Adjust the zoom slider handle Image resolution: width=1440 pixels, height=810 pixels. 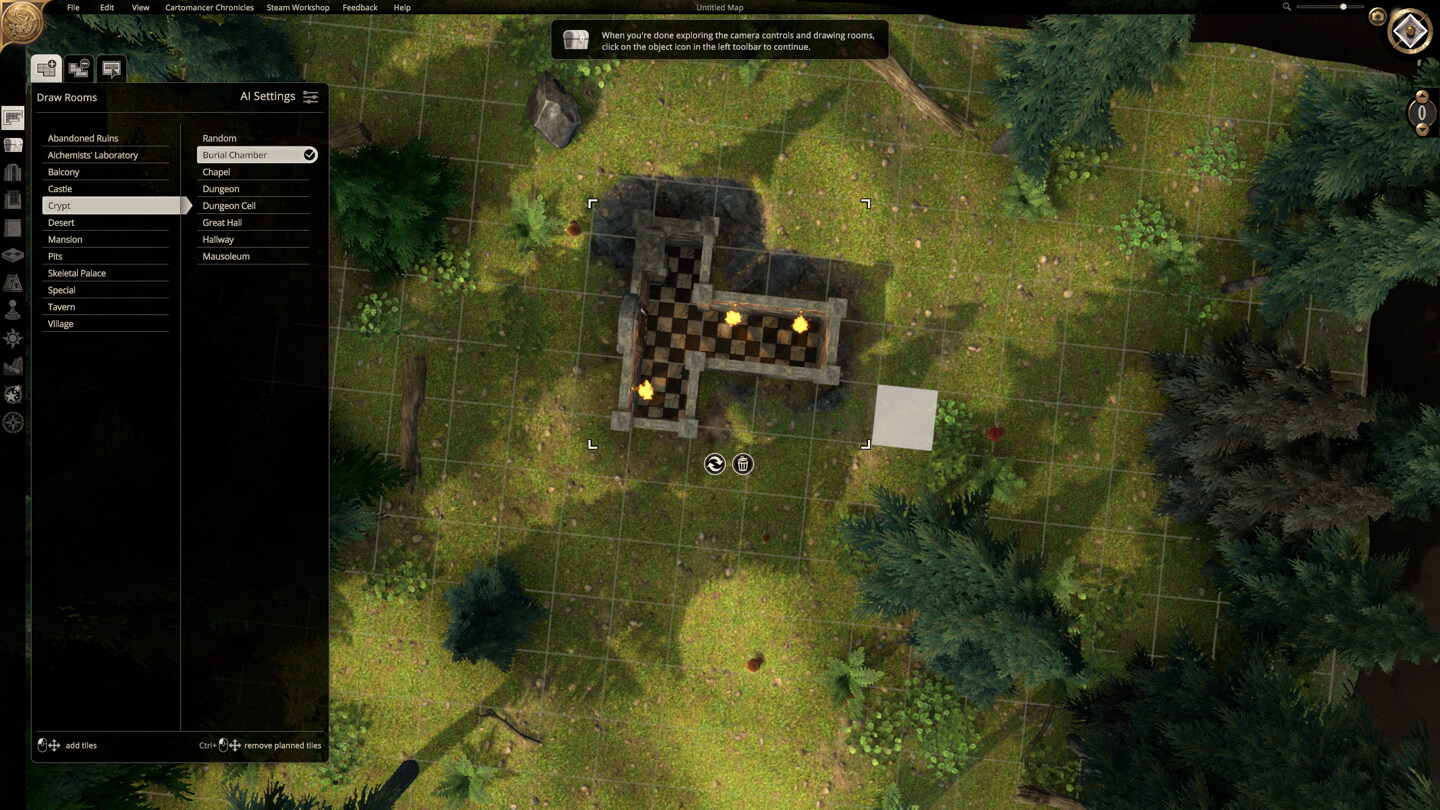pos(1343,7)
